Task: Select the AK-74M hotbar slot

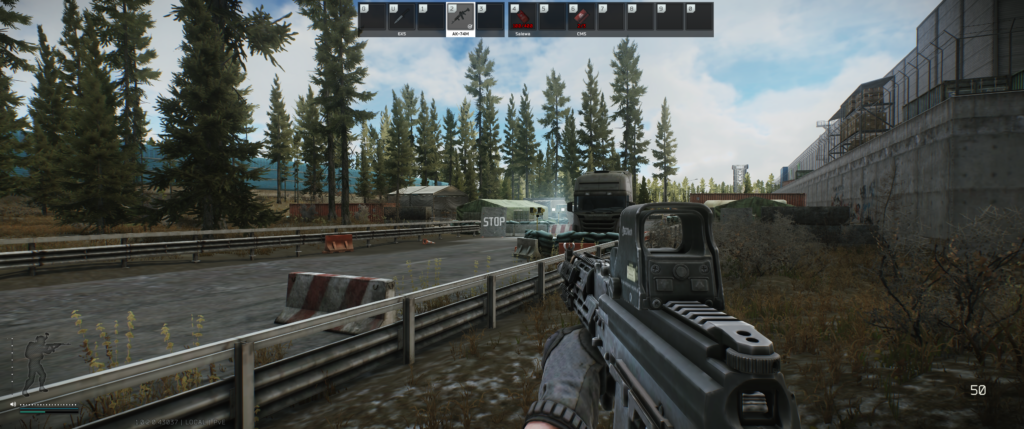Action: click(x=460, y=19)
